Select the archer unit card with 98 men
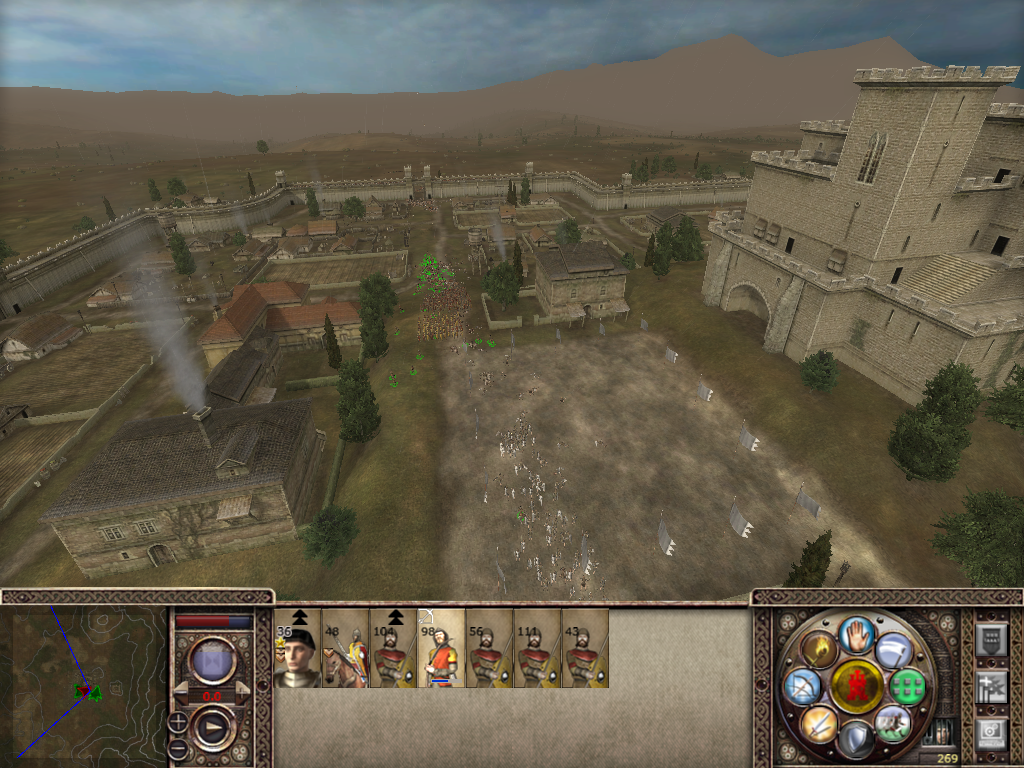Viewport: 1024px width, 768px height. click(x=441, y=649)
